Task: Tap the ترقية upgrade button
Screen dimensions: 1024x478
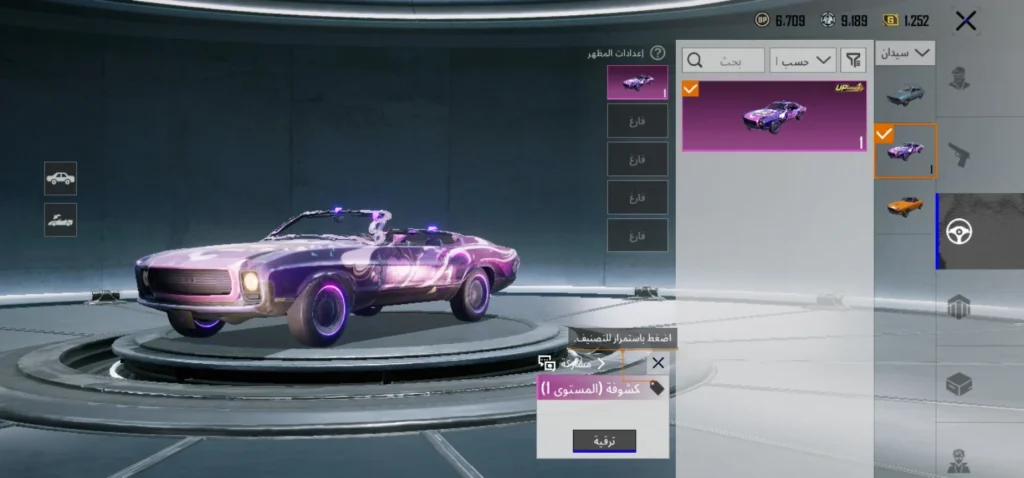Action: coord(604,441)
